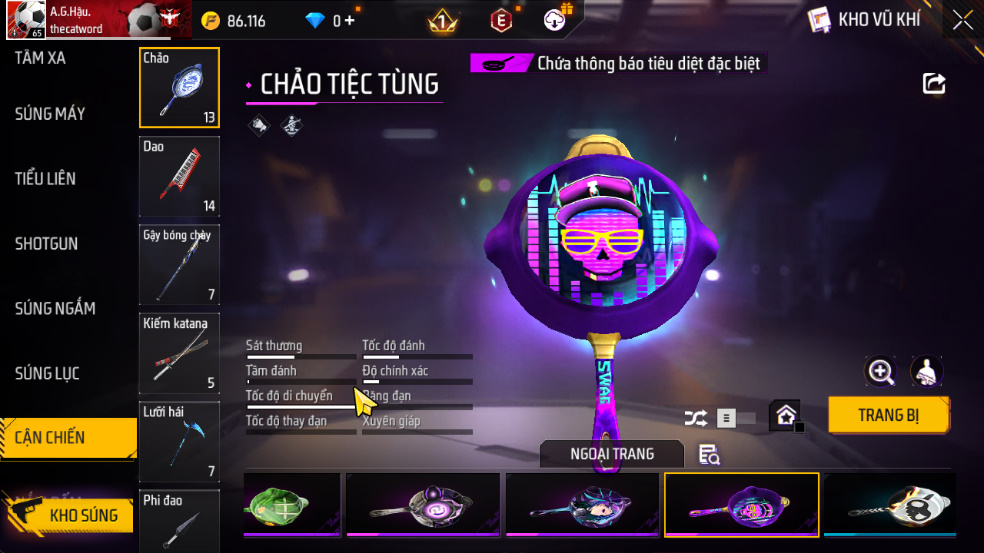Equip skin with TRANG BỊ button
This screenshot has width=984, height=553.
click(888, 415)
